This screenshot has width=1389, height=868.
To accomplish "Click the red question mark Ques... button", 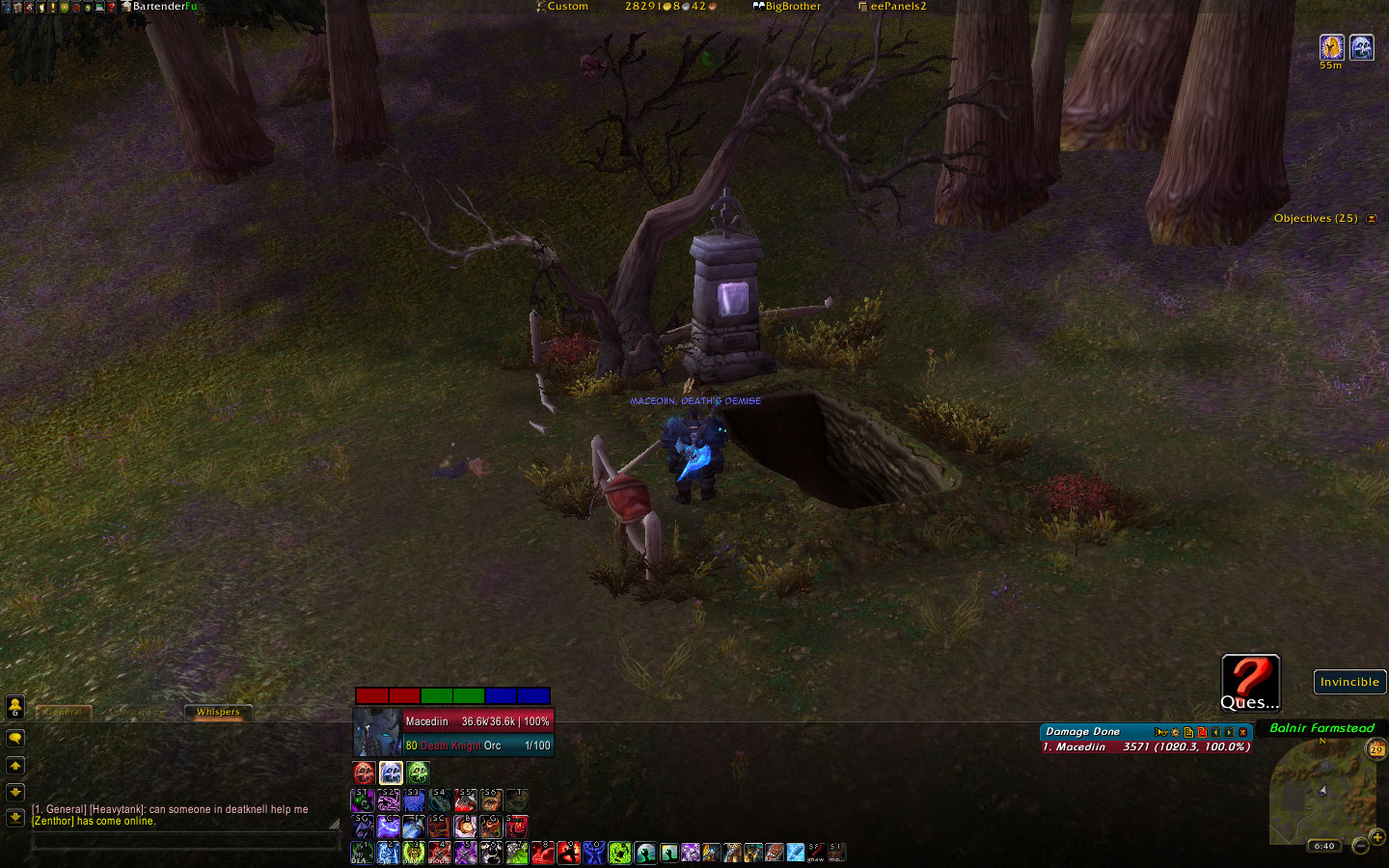I will (1250, 682).
